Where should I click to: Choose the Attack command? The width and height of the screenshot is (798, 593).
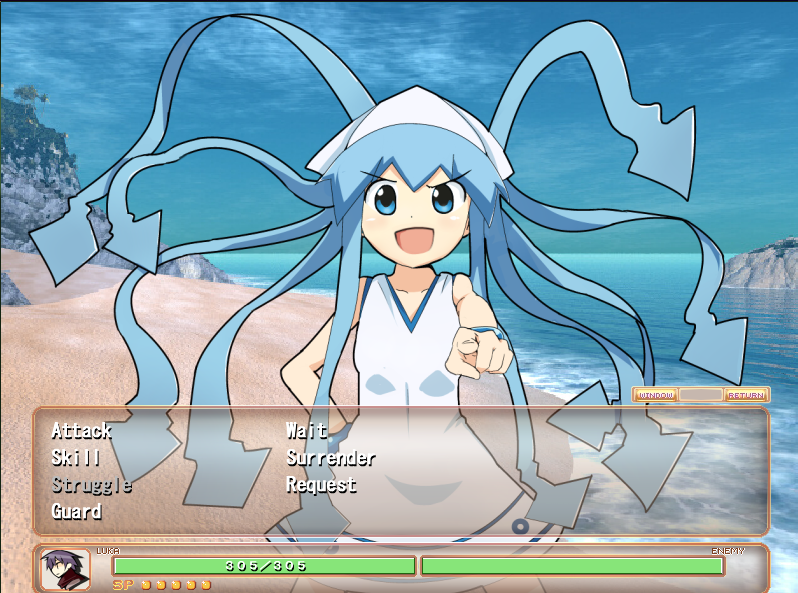(x=81, y=431)
